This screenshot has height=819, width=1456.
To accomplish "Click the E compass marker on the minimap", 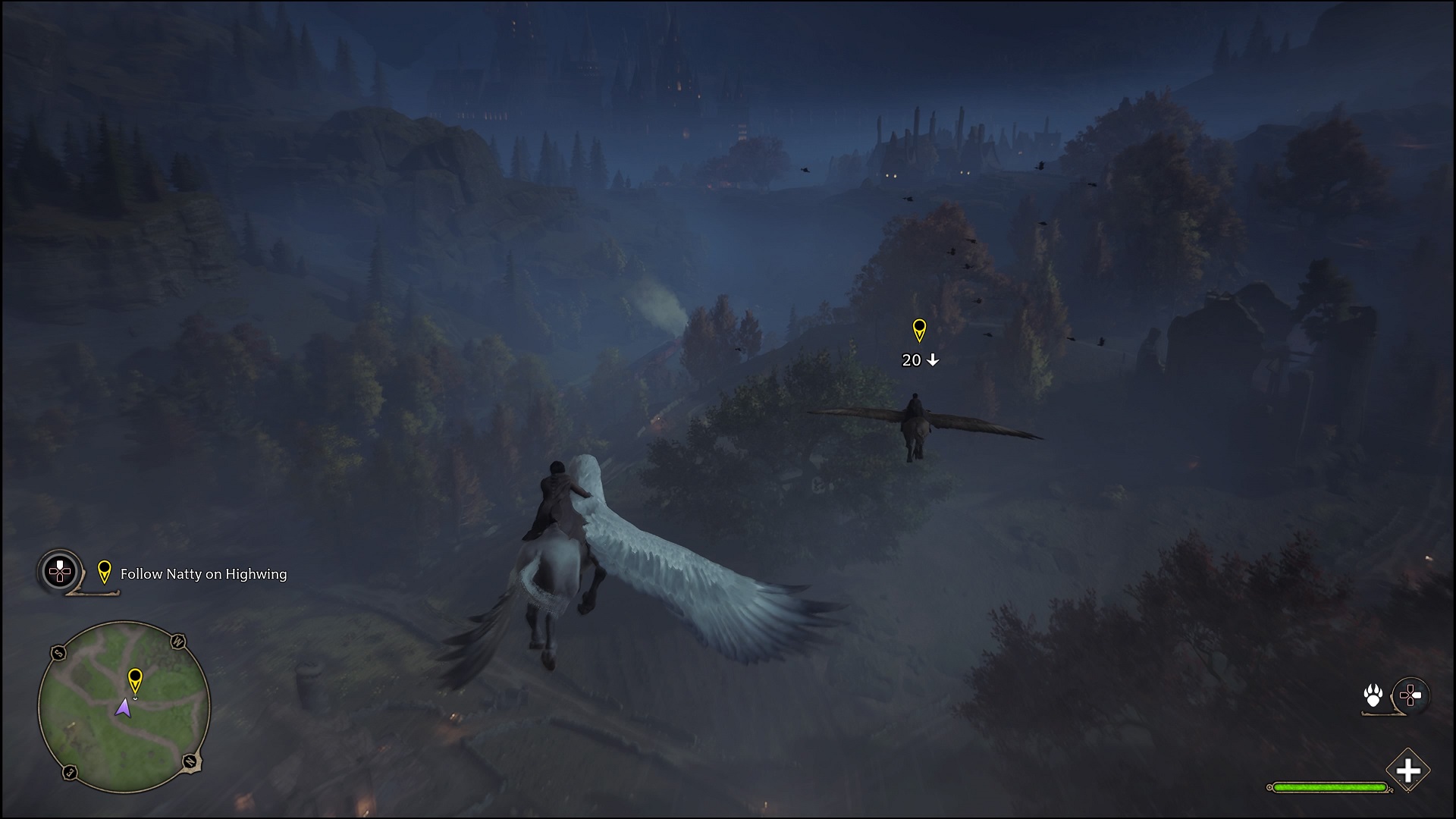I will tap(69, 771).
